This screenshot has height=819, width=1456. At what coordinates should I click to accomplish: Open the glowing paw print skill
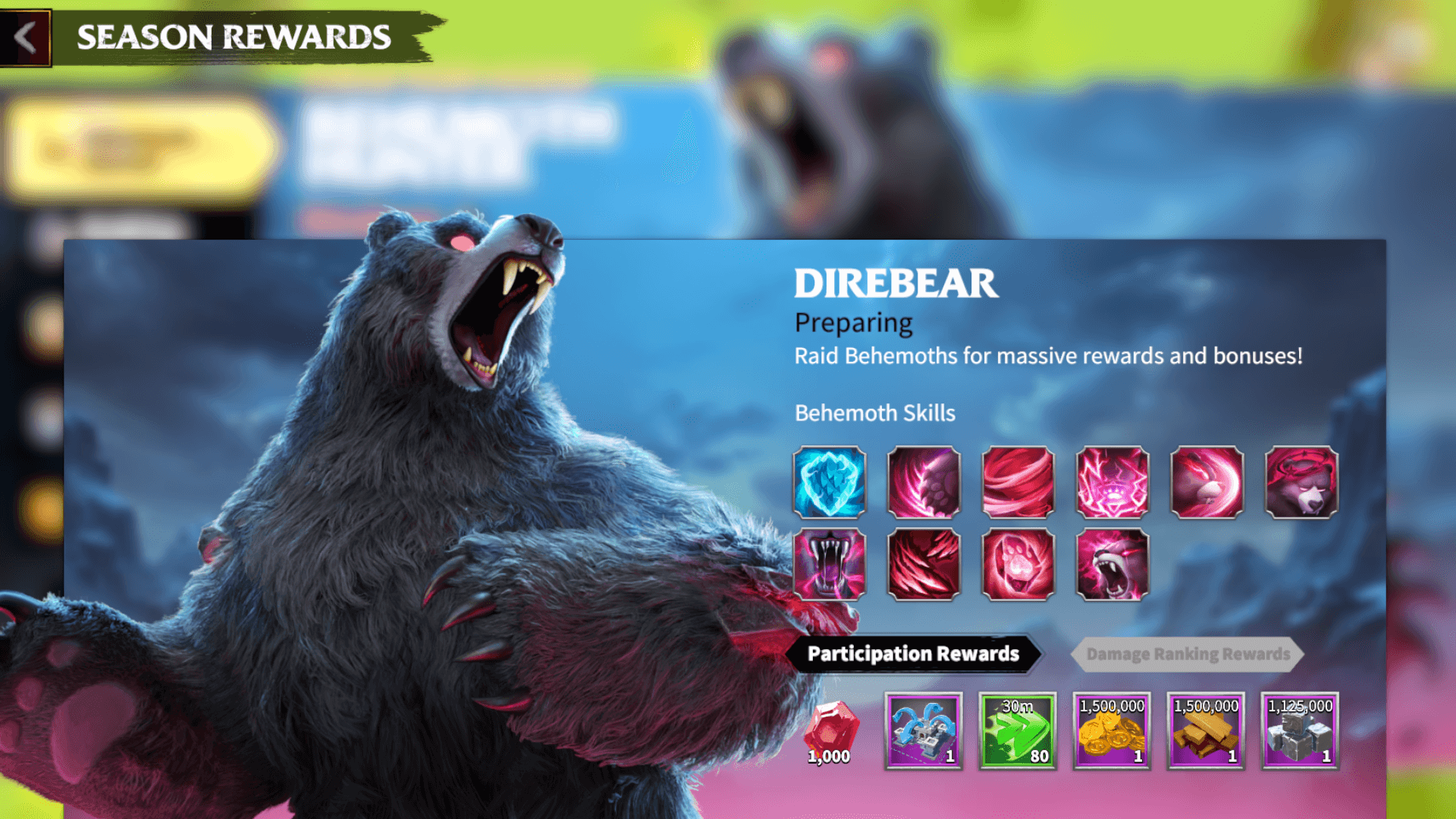pyautogui.click(x=1018, y=565)
